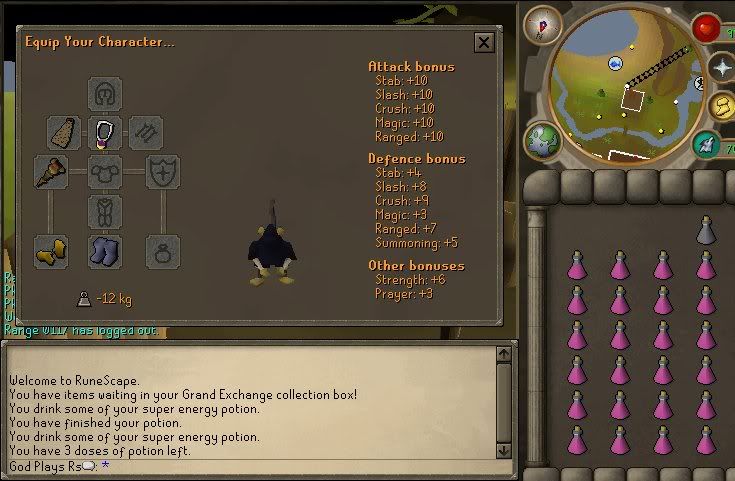Click the teal summoning orb

pyautogui.click(x=708, y=145)
